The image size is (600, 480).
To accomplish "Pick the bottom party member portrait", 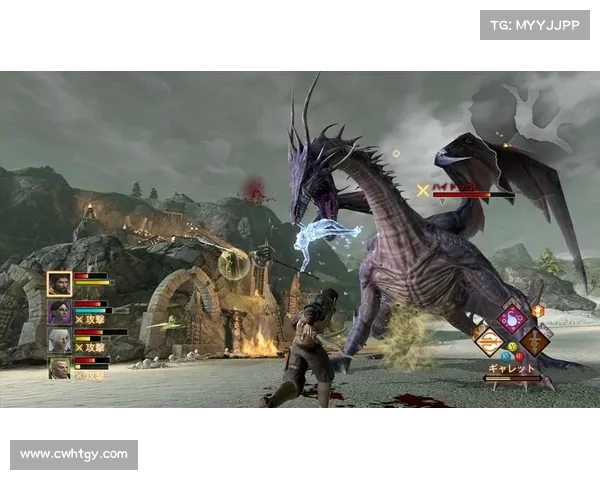I will click(59, 368).
